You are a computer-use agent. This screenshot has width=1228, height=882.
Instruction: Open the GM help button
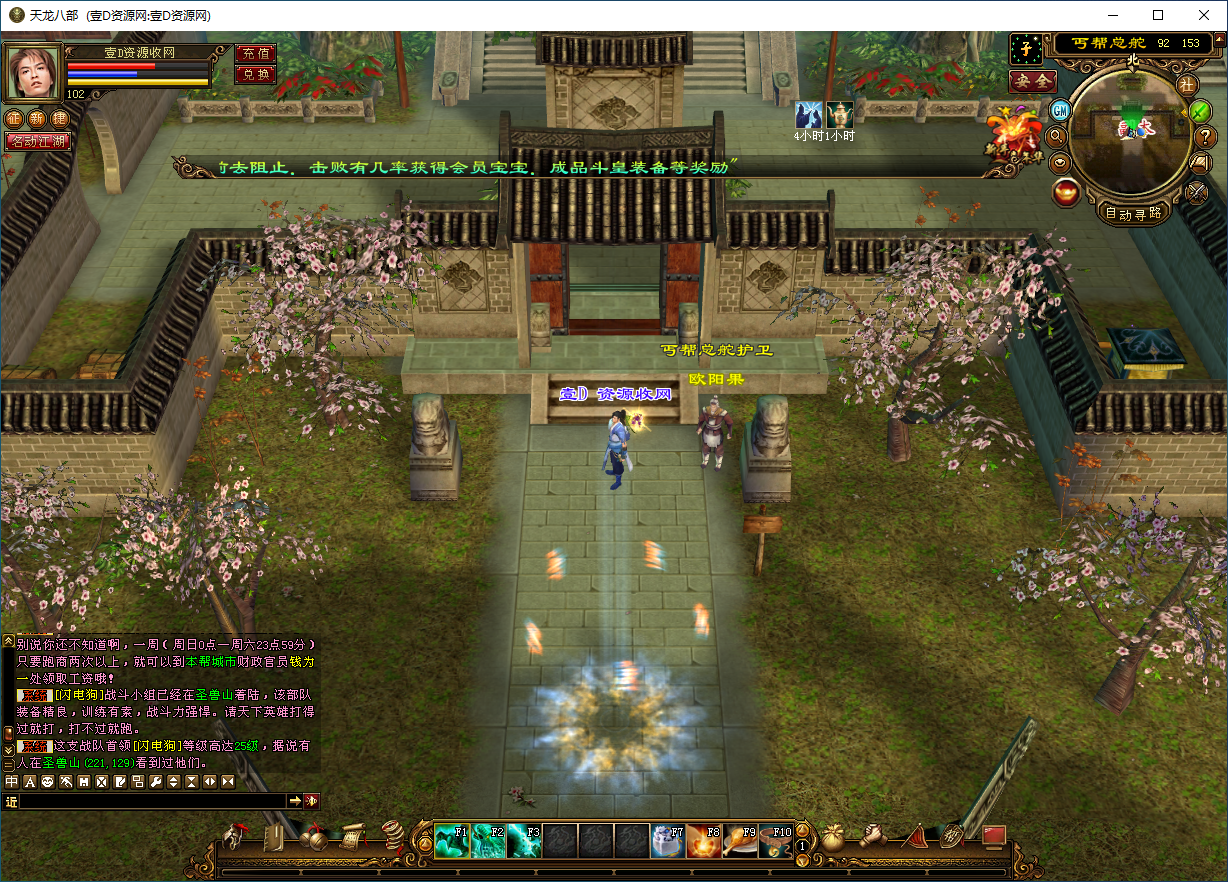tap(1061, 110)
